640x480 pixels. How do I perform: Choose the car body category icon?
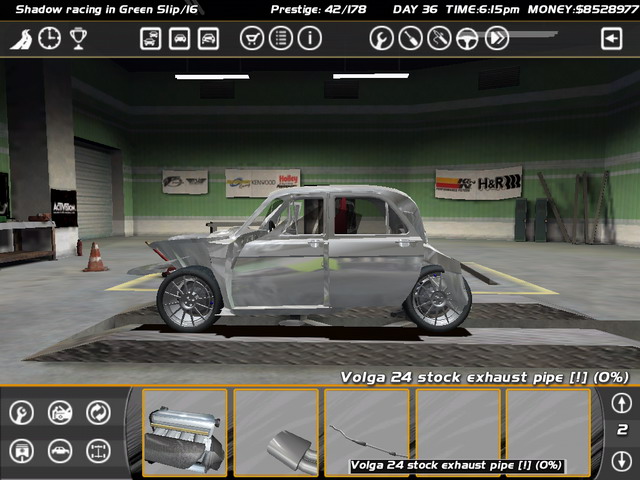(x=60, y=451)
